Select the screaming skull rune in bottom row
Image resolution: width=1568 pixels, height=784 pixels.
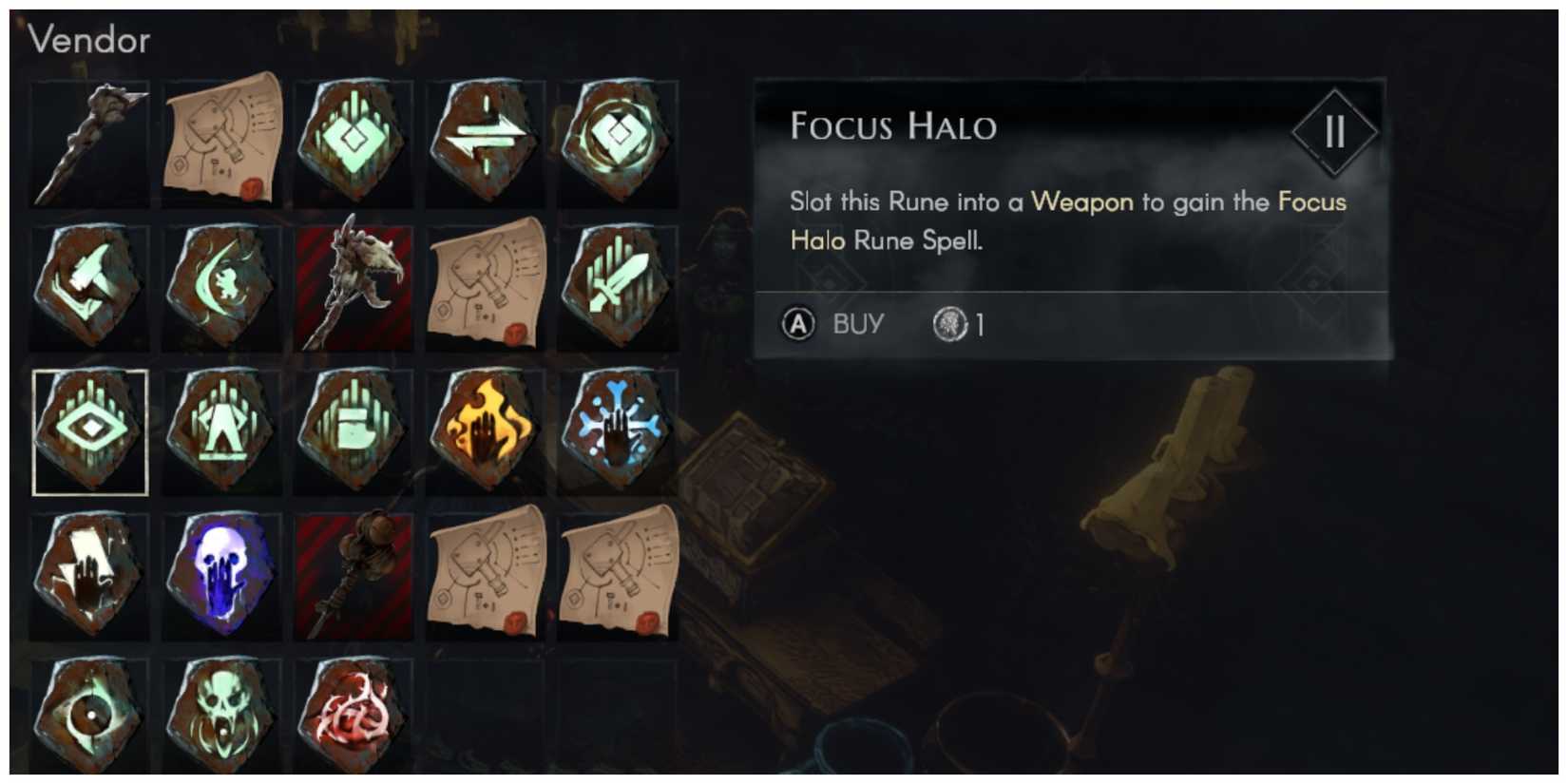click(x=222, y=717)
